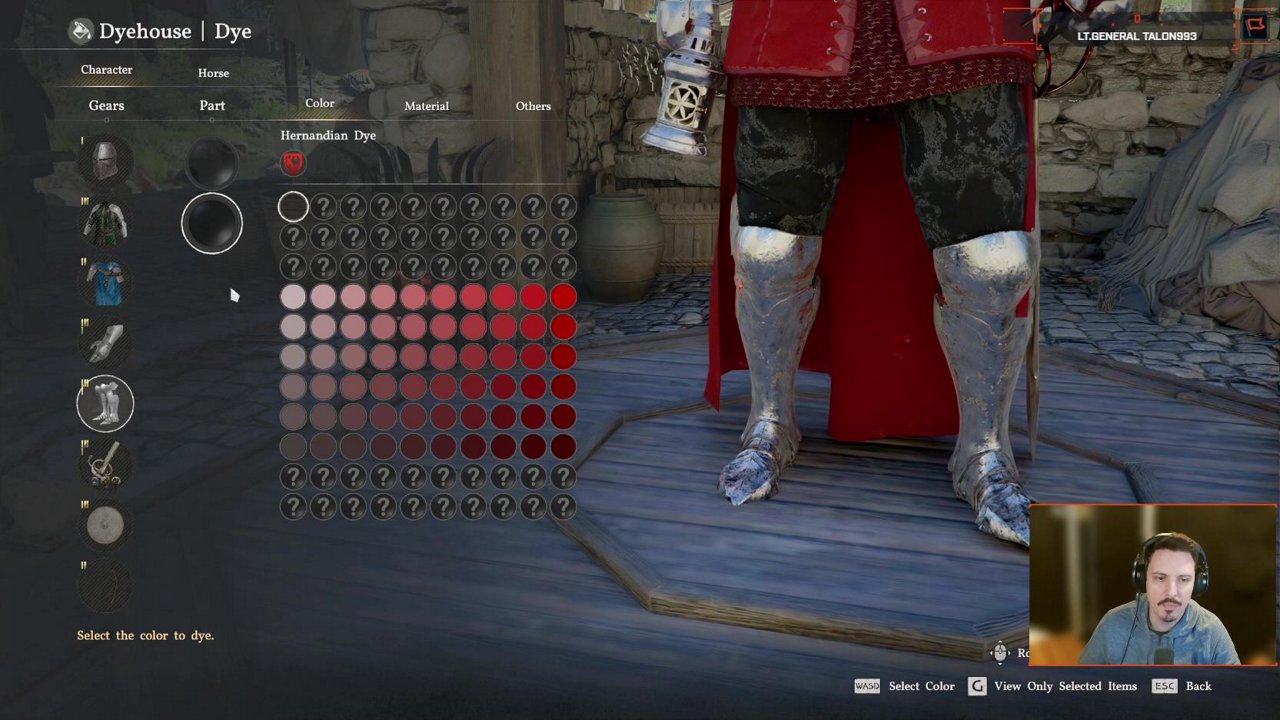Select the upper unhighlighted part swatch
The width and height of the screenshot is (1280, 720).
[212, 160]
